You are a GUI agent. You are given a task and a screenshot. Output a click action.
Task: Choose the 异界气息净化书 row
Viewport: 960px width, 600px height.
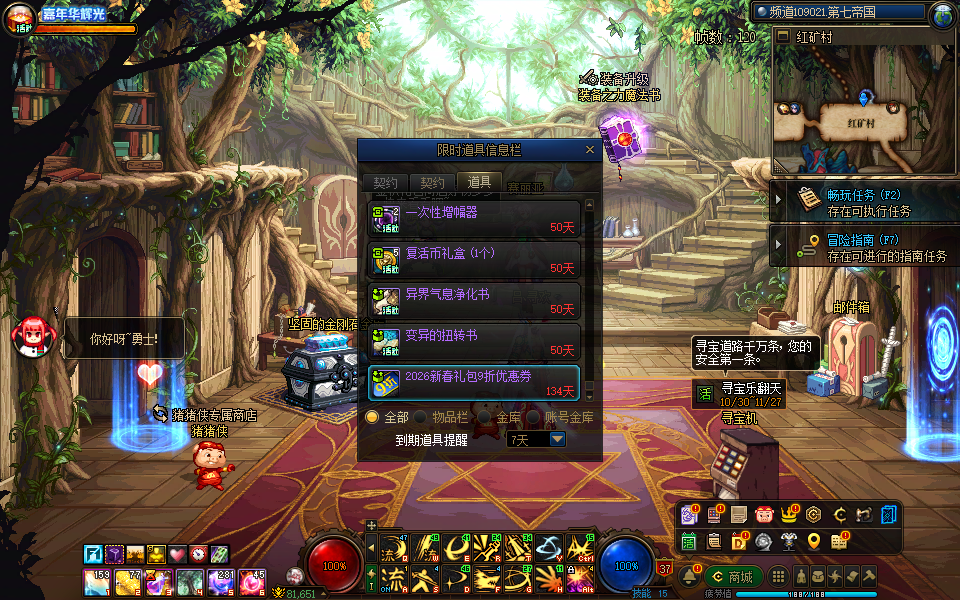tap(474, 300)
